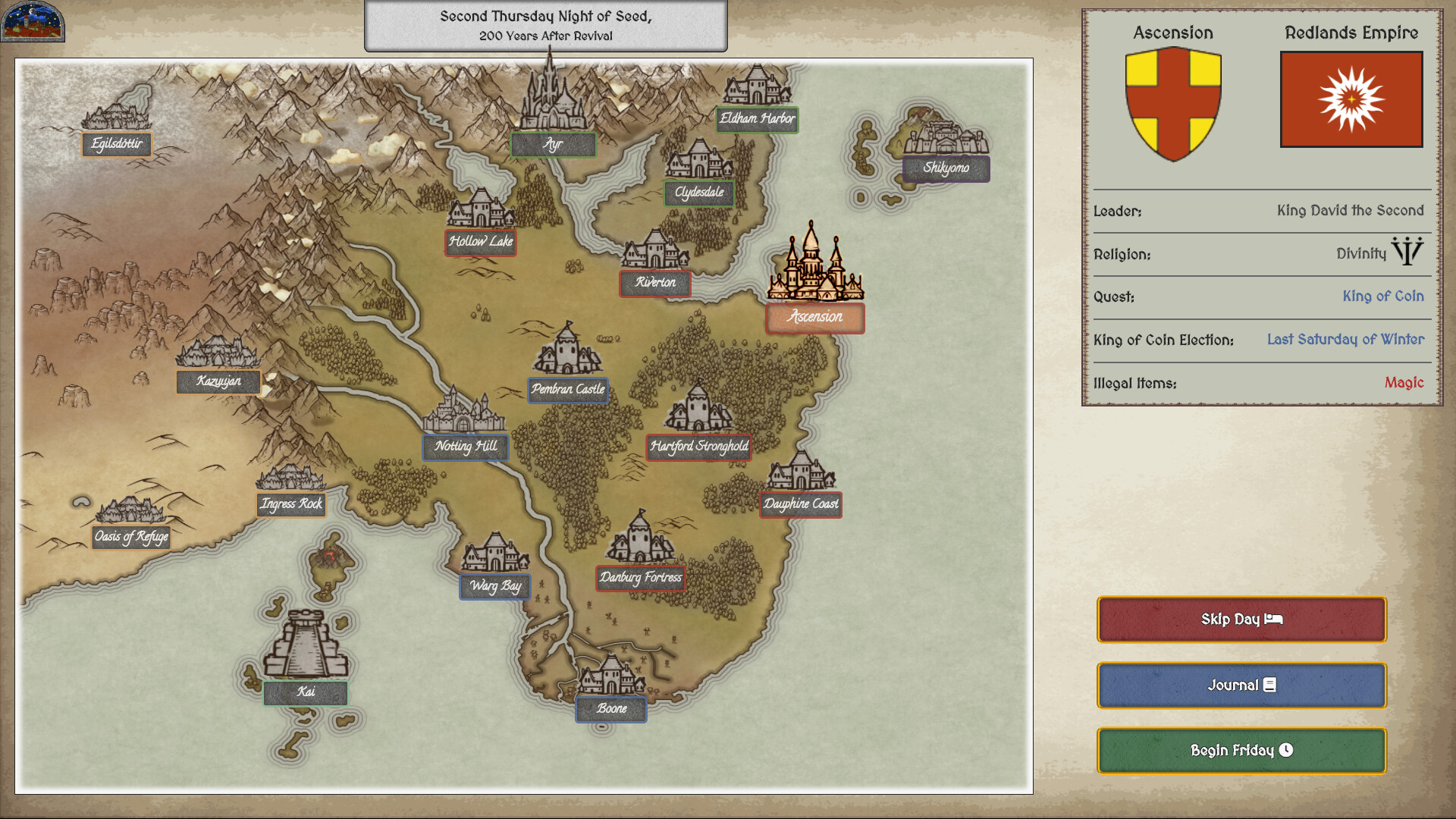Pick Danburg Fortress location
This screenshot has height=819, width=1456.
(x=641, y=578)
